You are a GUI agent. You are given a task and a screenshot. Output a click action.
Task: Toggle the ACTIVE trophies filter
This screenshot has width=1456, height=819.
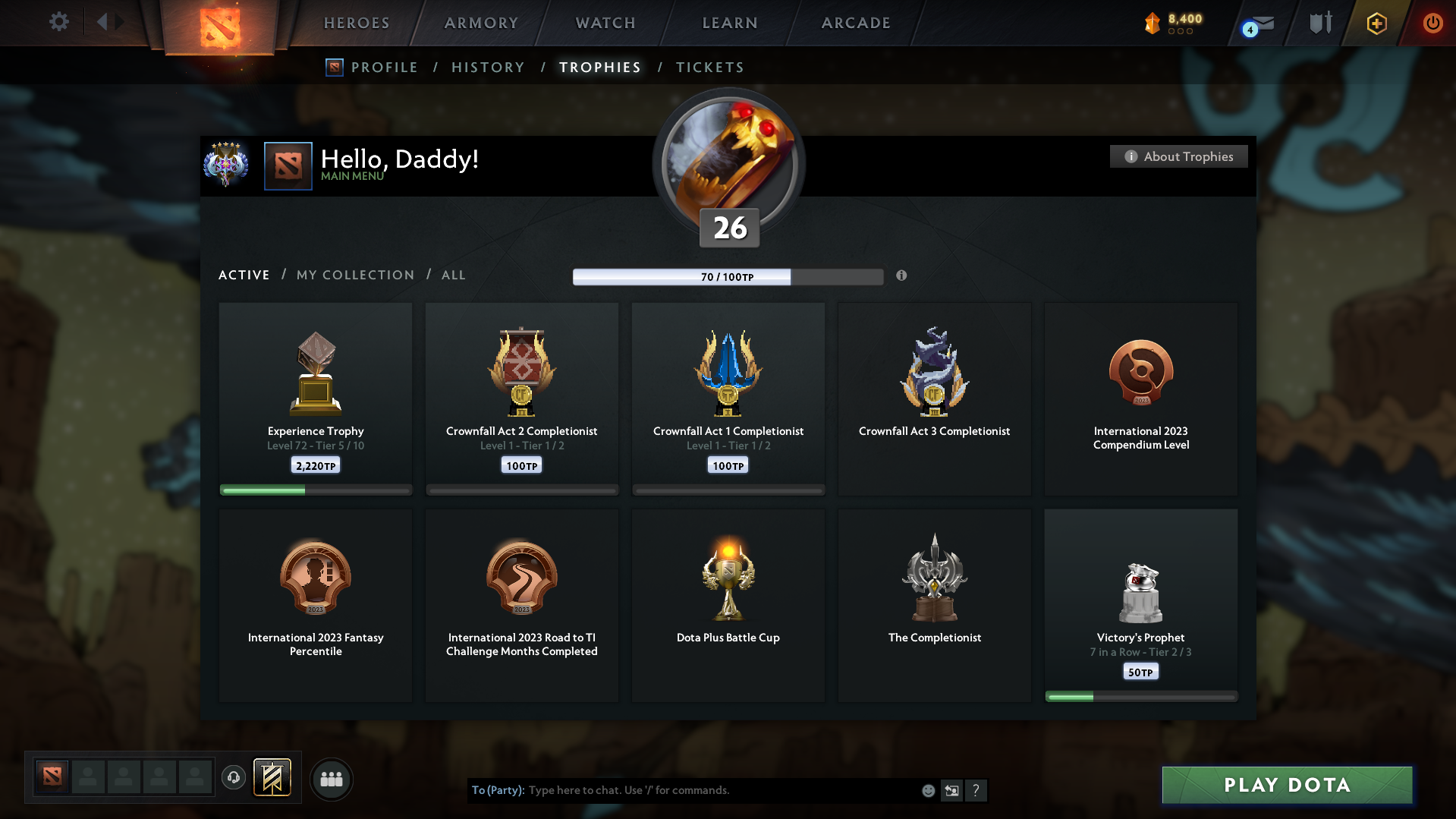[x=244, y=275]
